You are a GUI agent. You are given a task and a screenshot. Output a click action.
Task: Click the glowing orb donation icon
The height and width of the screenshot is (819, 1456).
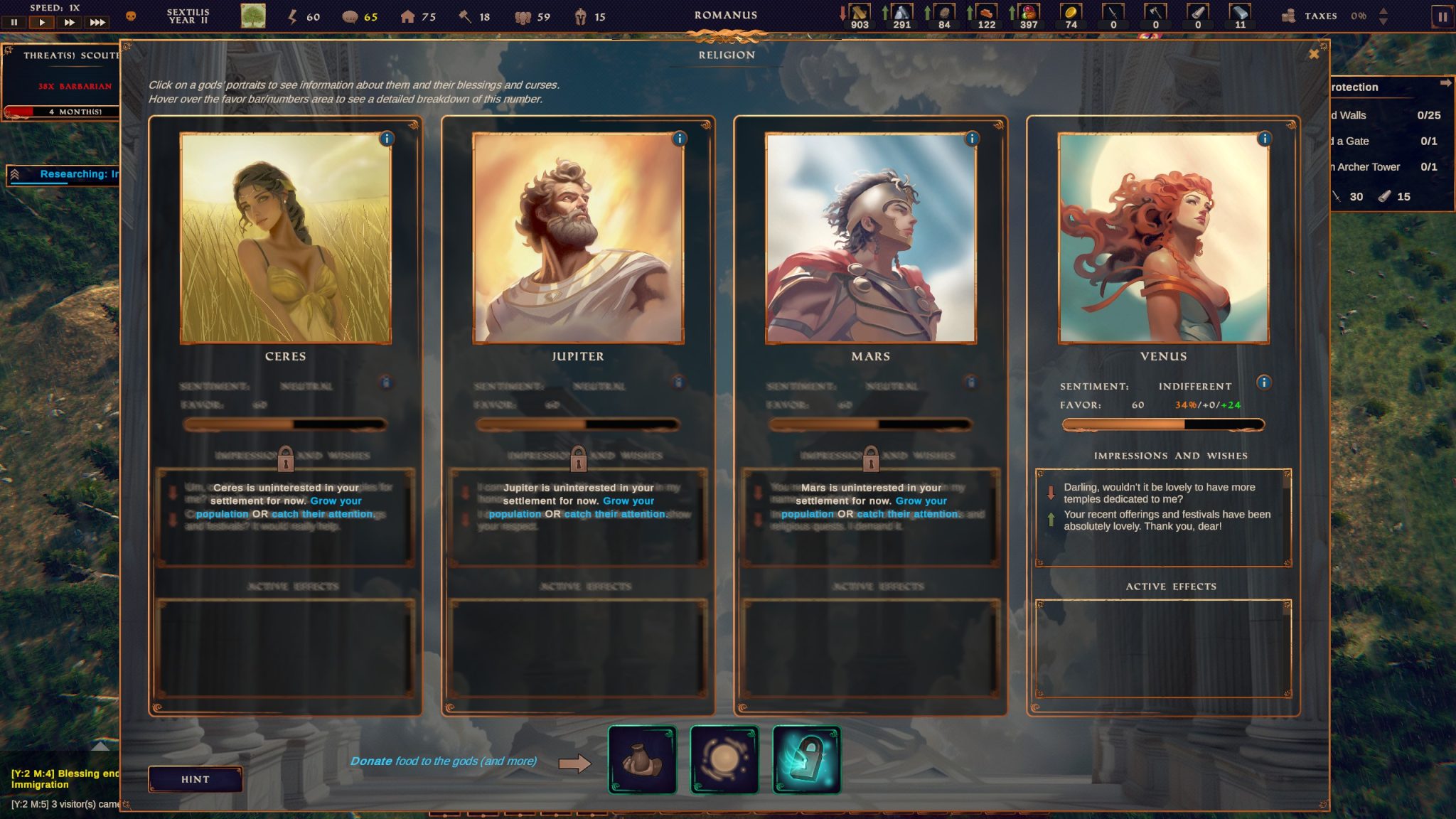pos(726,759)
